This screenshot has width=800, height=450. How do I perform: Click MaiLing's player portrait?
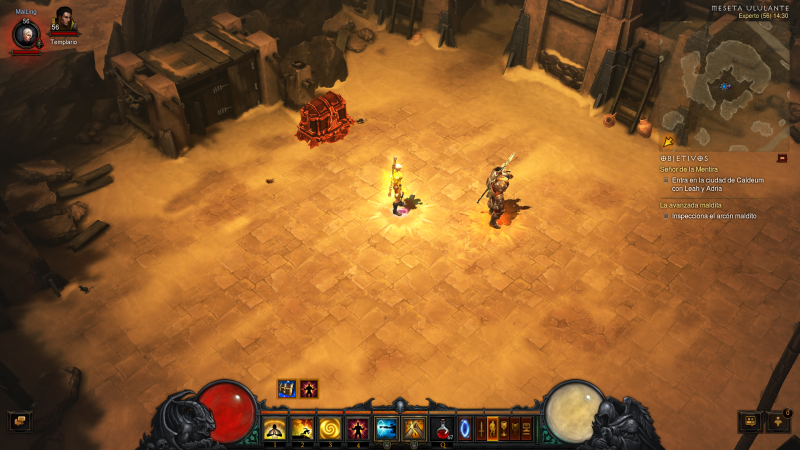pyautogui.click(x=26, y=34)
